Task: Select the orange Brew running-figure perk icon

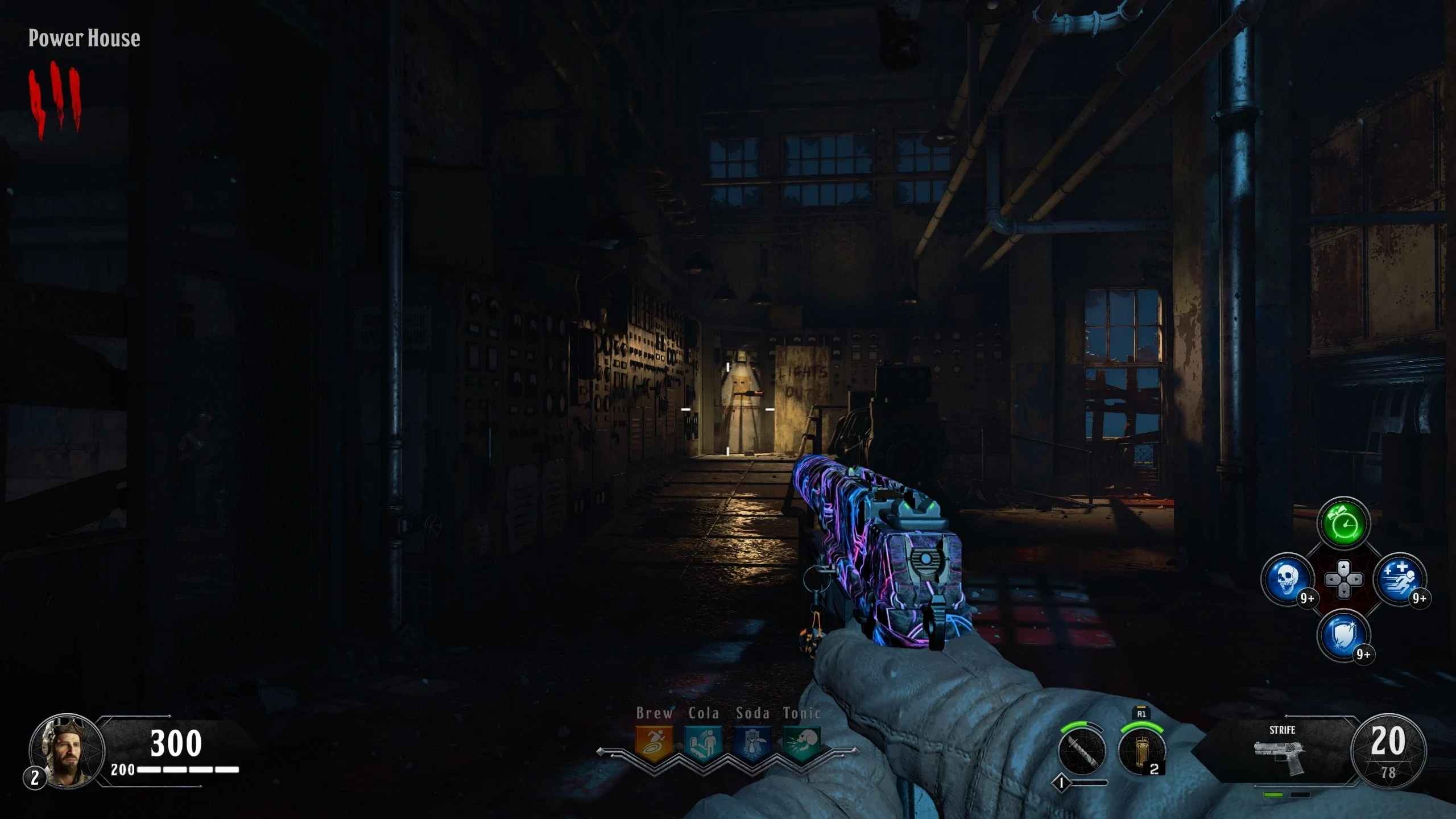Action: (654, 742)
